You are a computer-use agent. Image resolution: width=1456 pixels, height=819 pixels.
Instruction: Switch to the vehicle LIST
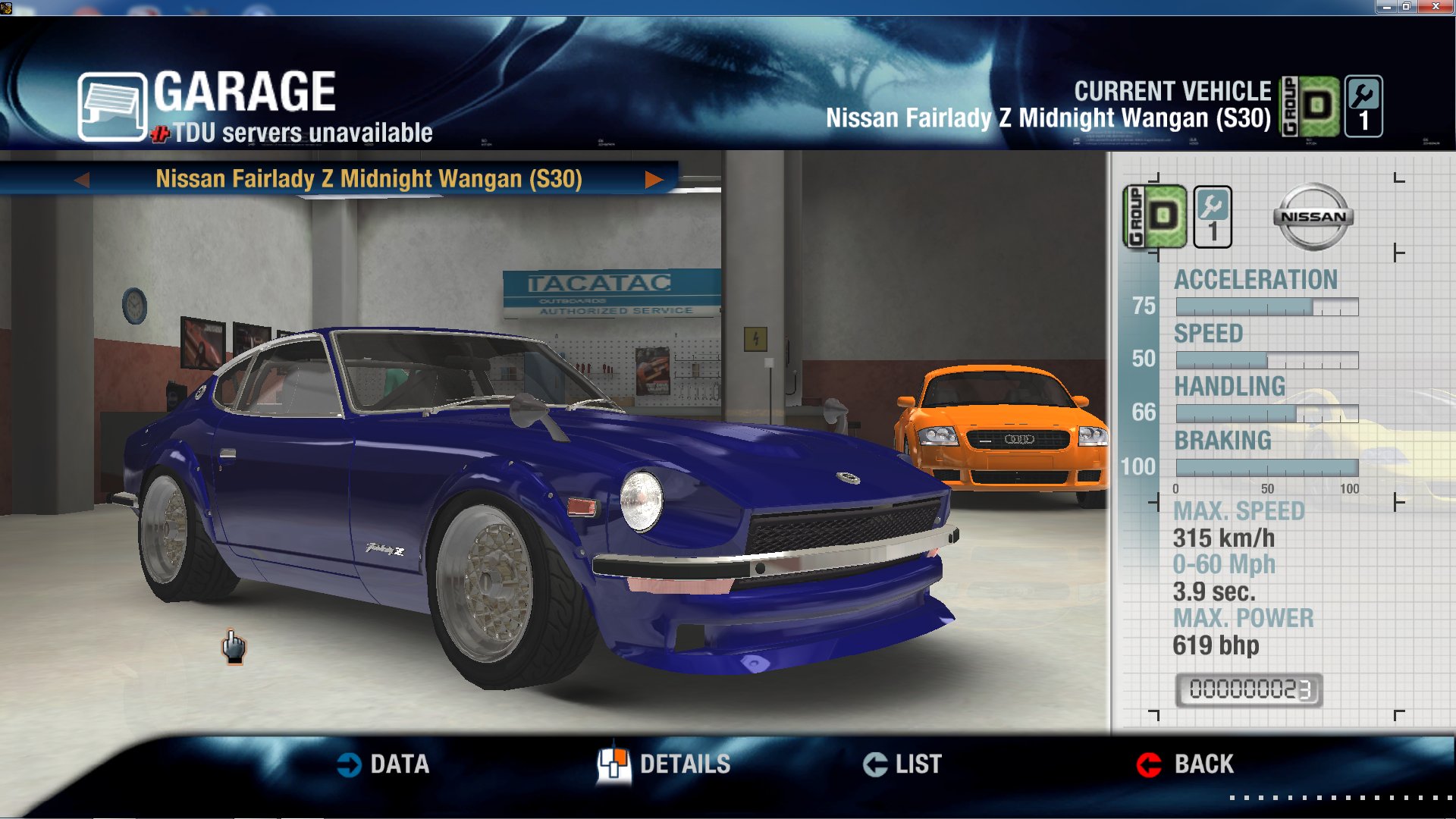[902, 764]
